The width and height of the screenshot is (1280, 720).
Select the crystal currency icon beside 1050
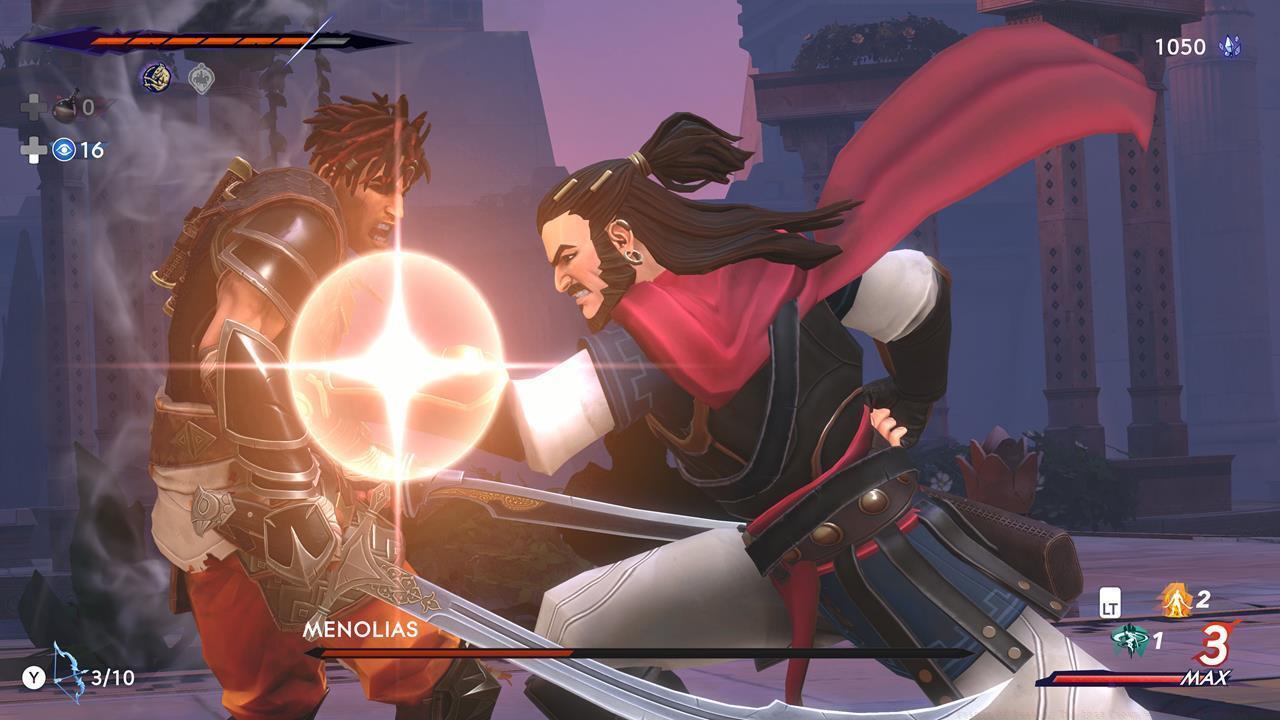1232,44
